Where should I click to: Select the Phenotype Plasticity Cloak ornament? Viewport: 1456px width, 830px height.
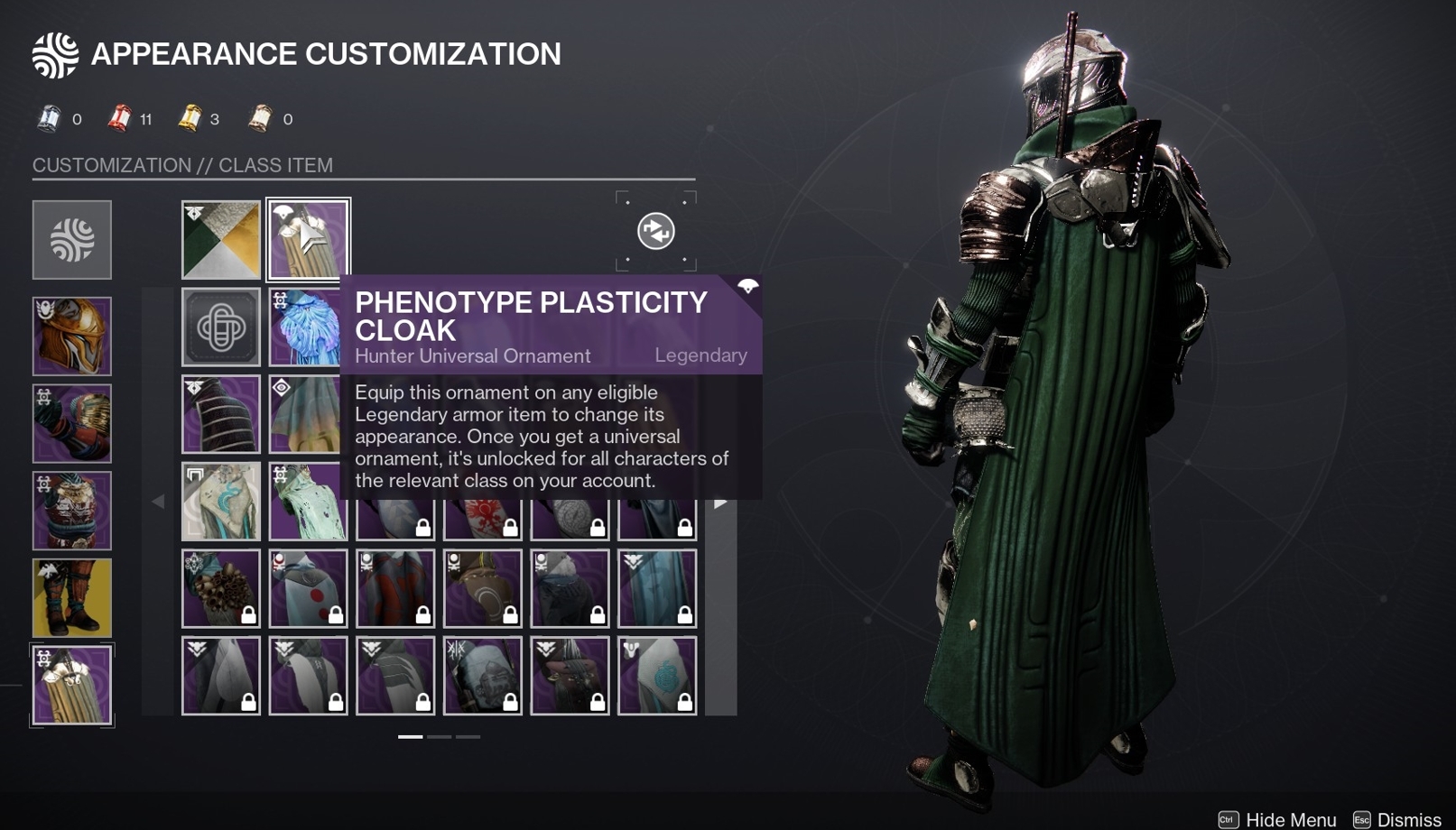coord(307,237)
